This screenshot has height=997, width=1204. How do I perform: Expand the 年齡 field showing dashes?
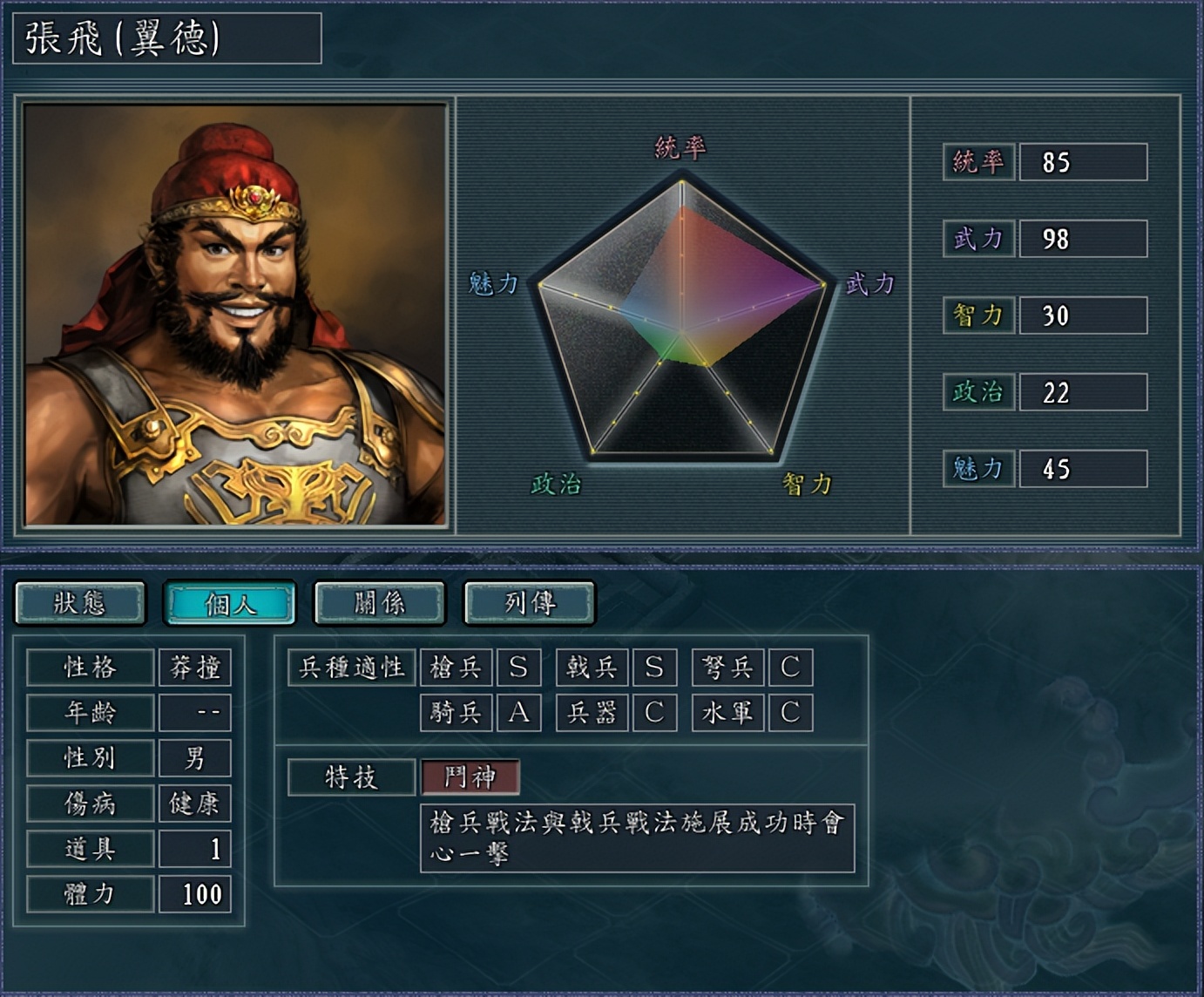(x=195, y=713)
